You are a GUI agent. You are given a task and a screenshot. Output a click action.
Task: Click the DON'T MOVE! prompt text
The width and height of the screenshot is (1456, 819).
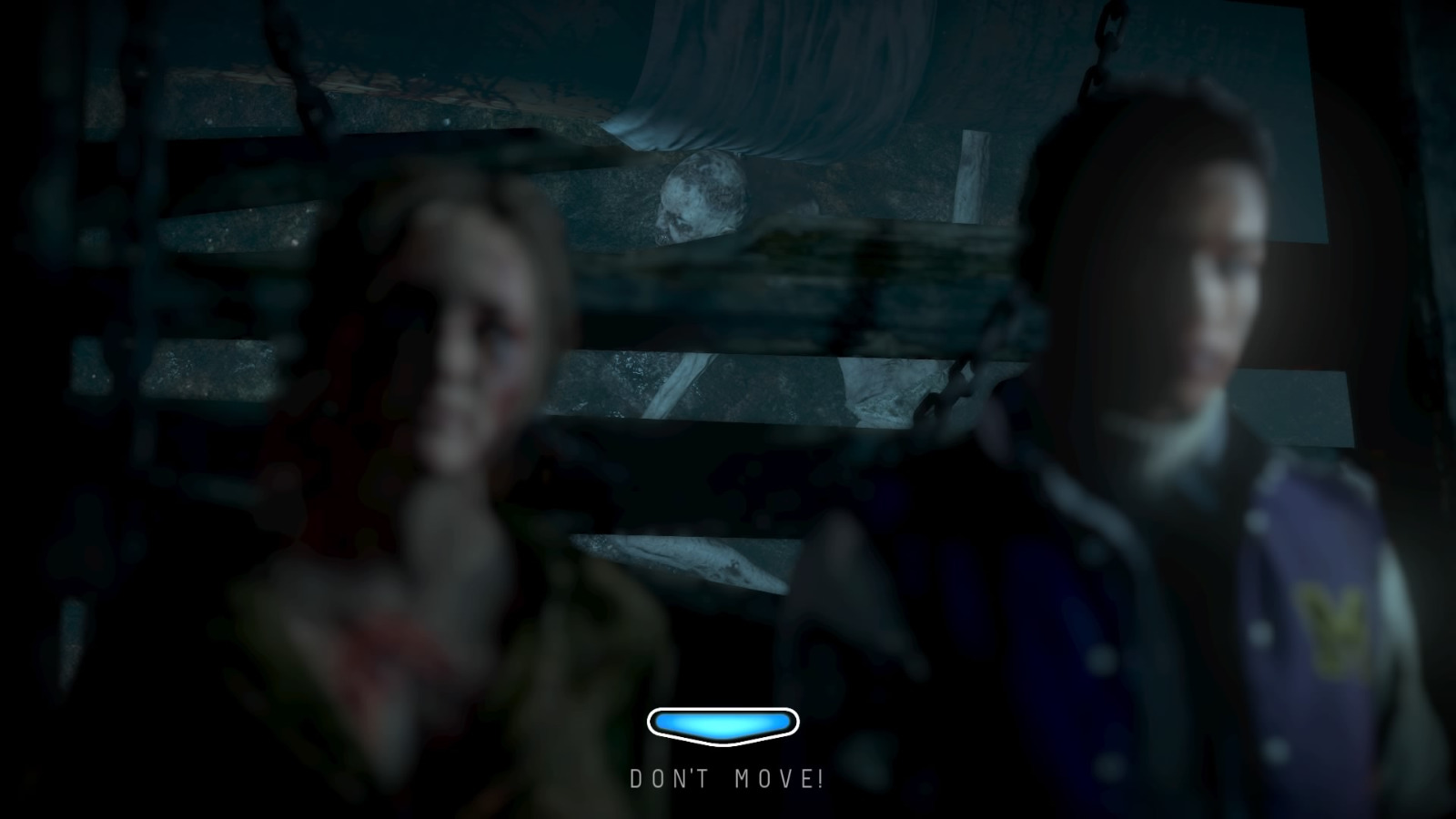(x=726, y=778)
